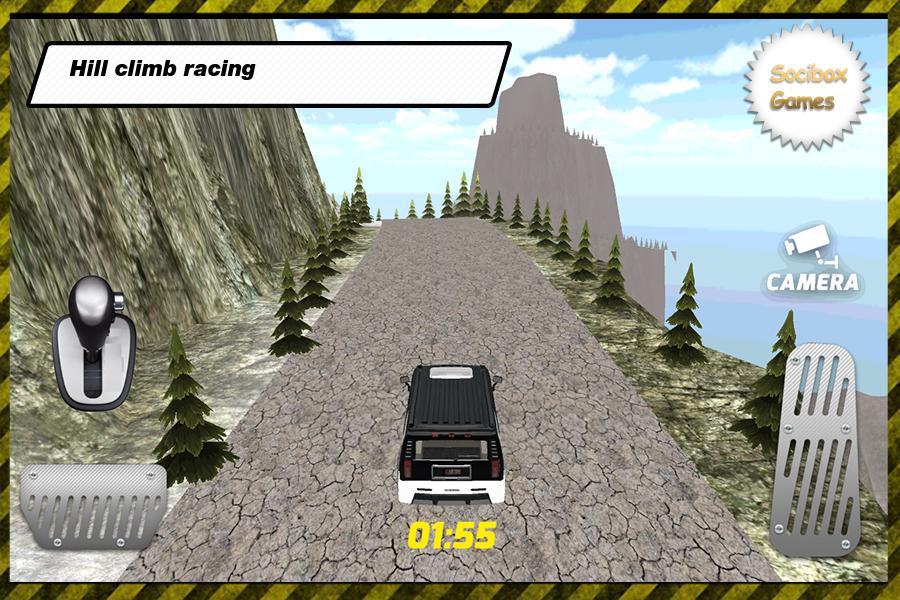Open the Socibox Games badge
The height and width of the screenshot is (600, 900).
point(806,88)
